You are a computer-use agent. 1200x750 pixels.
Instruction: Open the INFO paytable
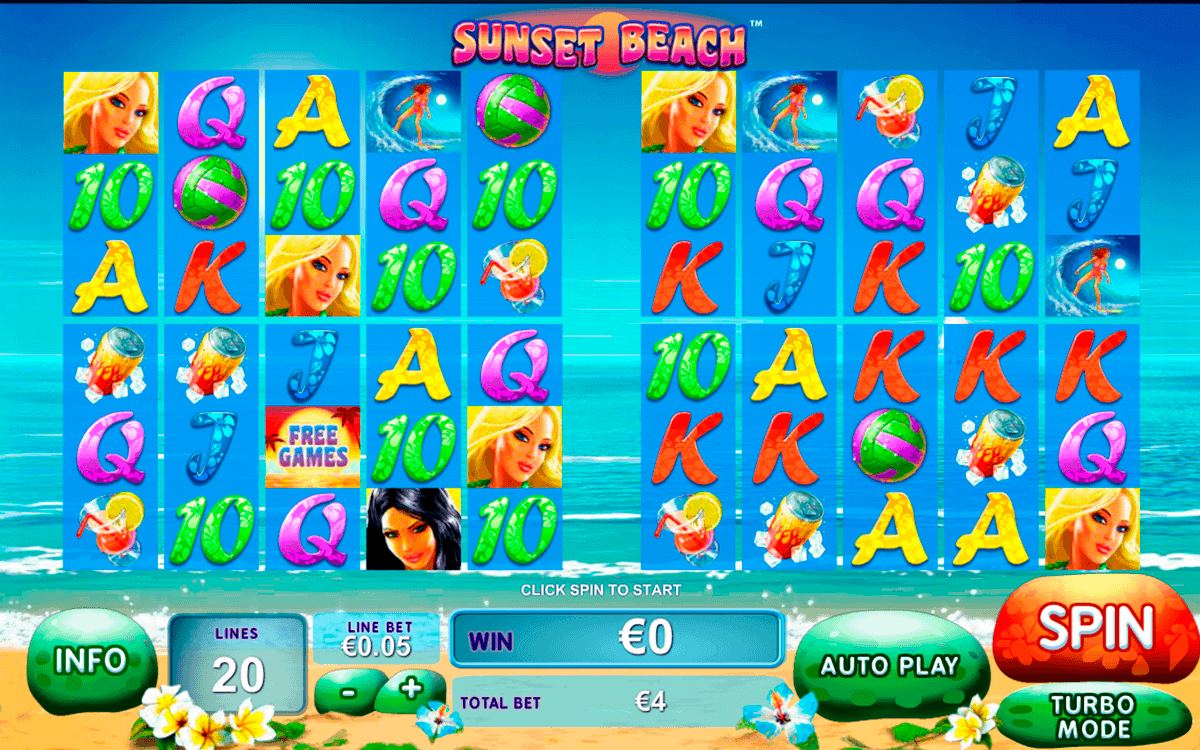pos(91,661)
